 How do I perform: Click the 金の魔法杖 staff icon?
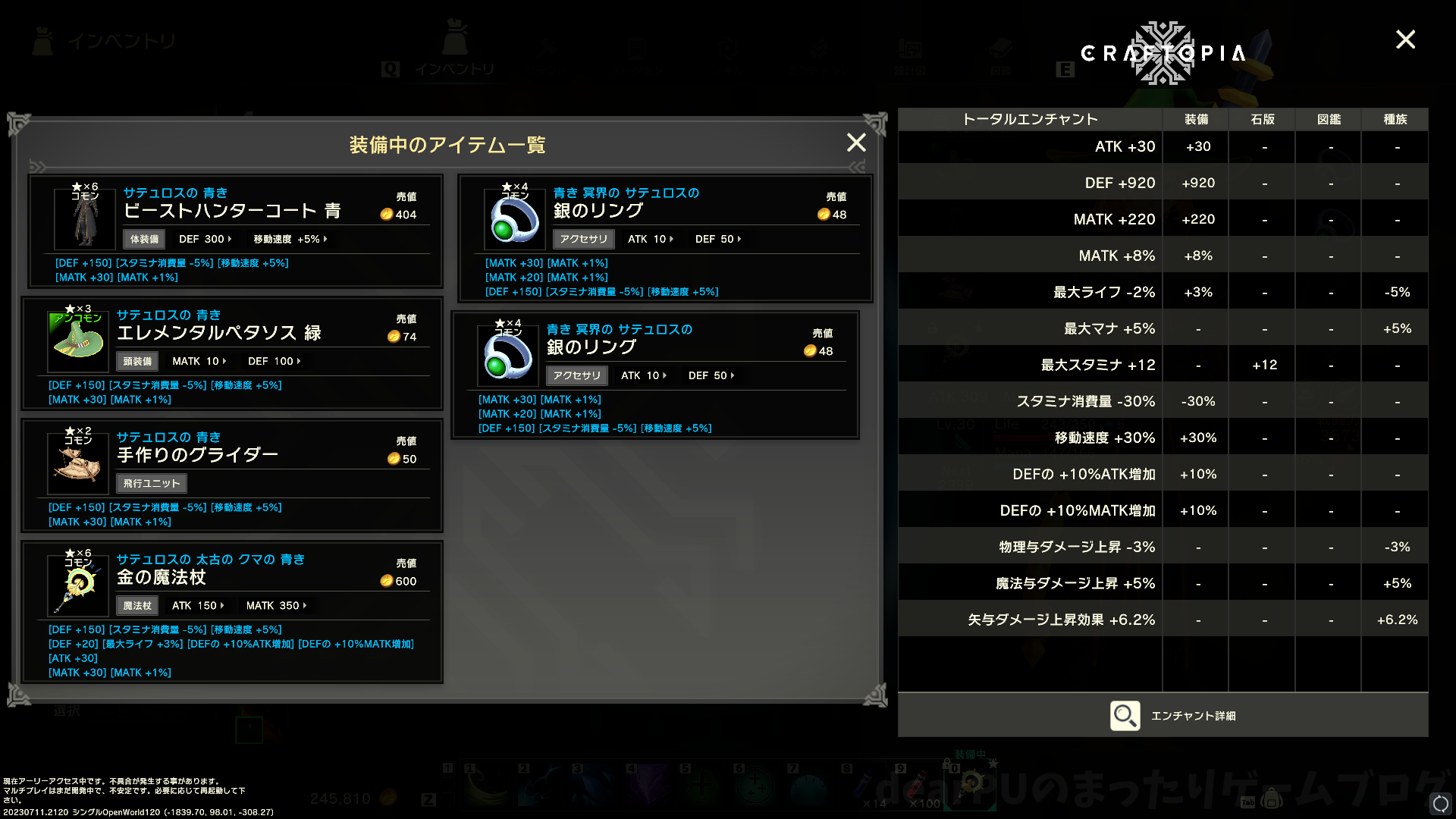point(79,585)
